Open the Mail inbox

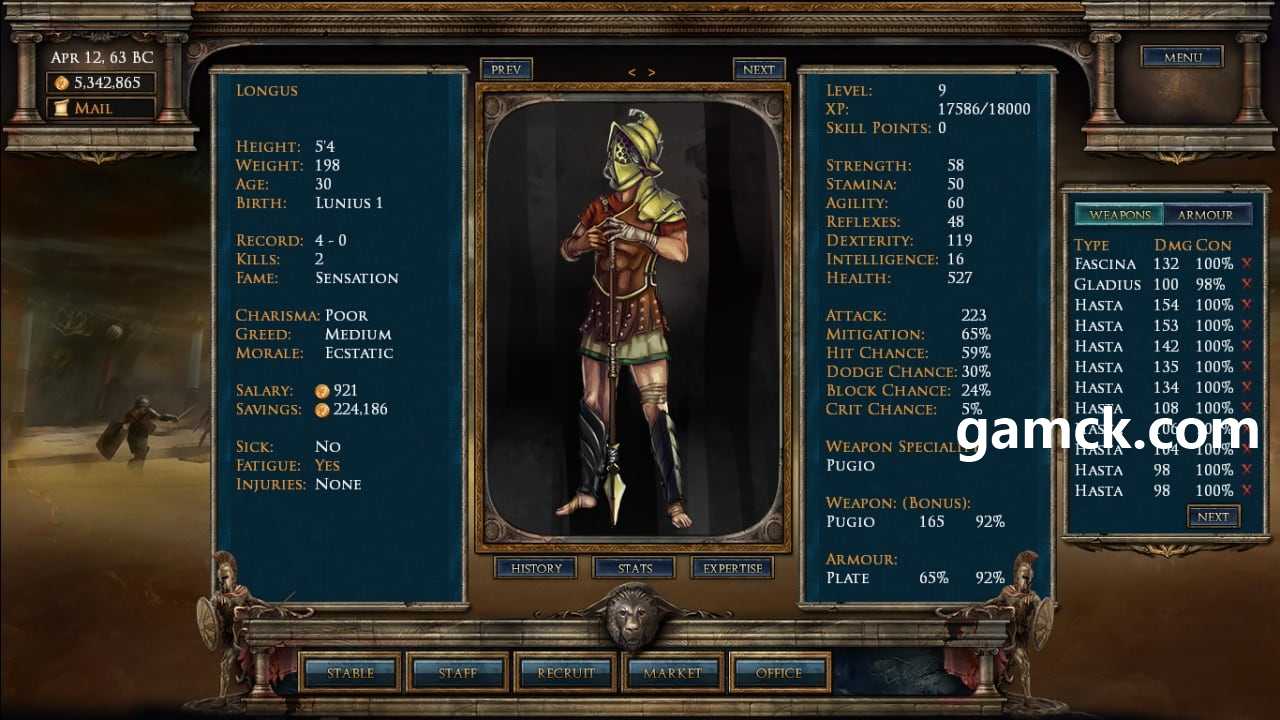point(100,108)
